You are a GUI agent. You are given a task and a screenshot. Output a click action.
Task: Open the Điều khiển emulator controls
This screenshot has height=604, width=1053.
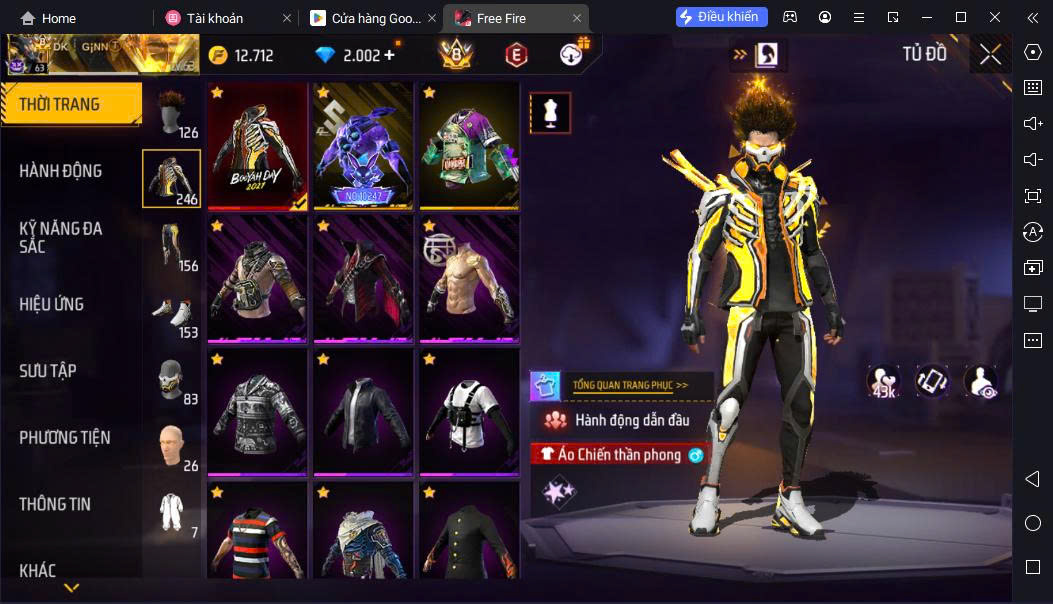click(722, 17)
